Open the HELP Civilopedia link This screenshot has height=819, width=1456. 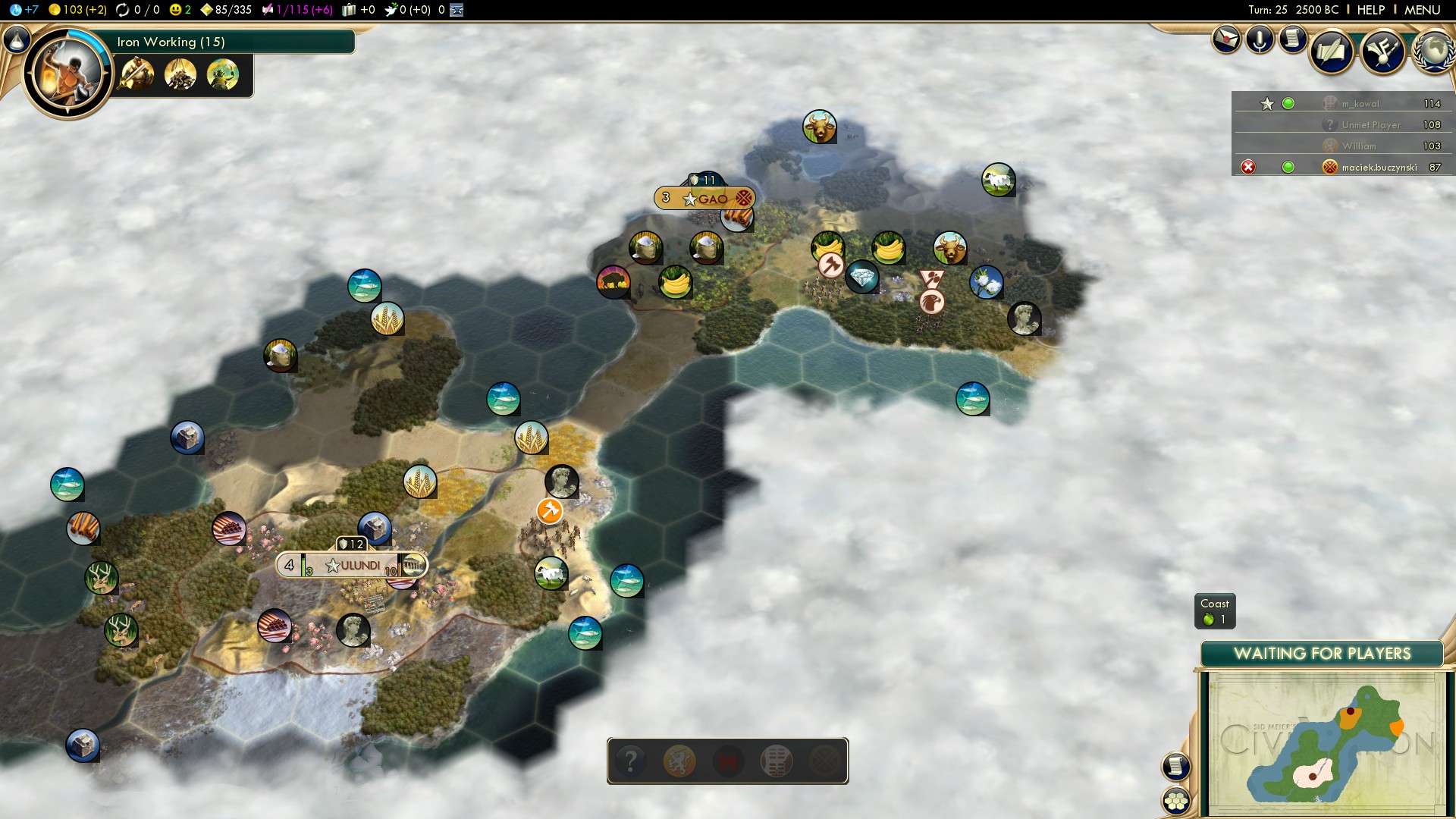pyautogui.click(x=1370, y=10)
